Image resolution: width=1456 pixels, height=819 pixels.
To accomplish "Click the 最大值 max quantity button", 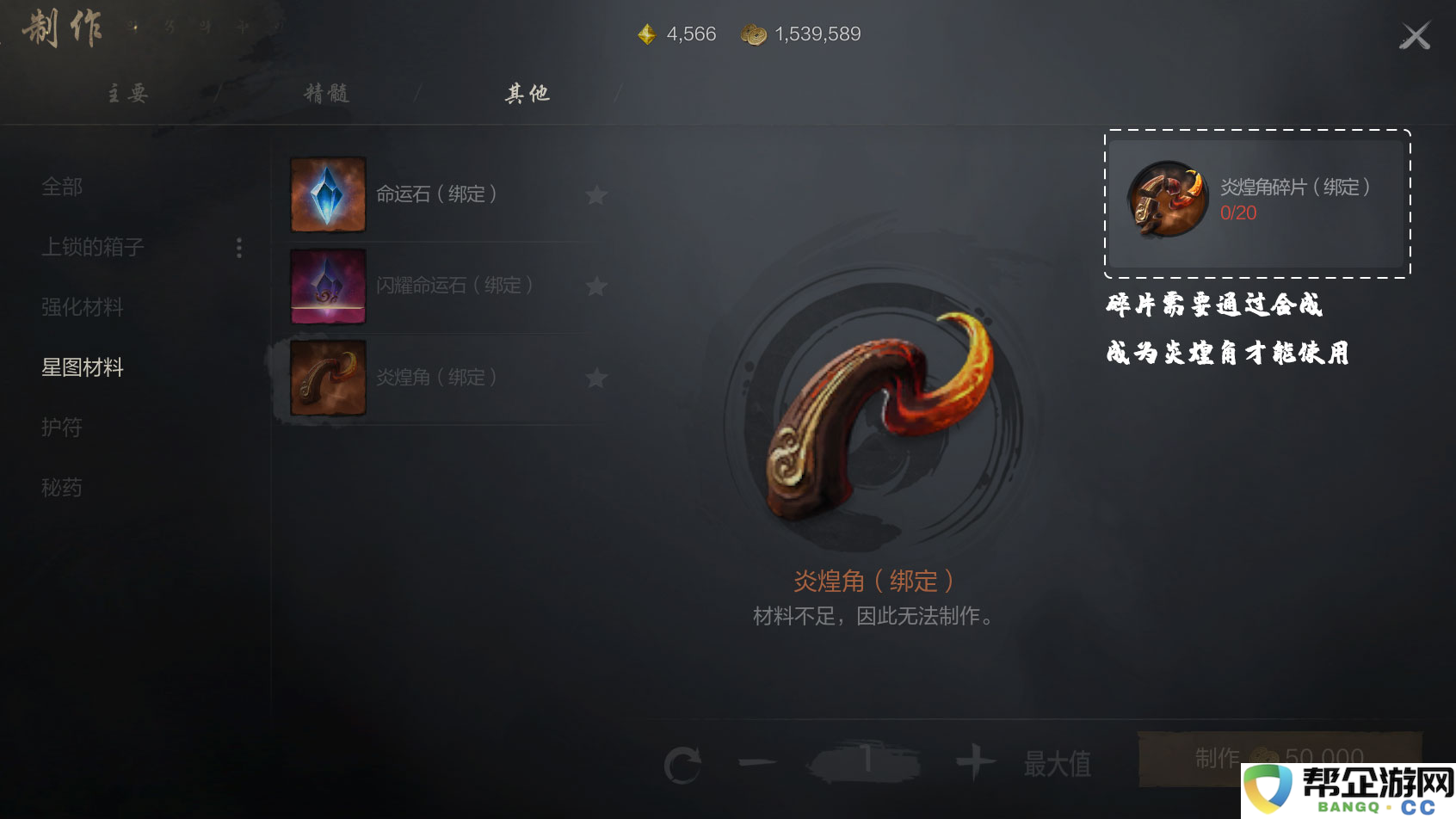I will 1056,760.
